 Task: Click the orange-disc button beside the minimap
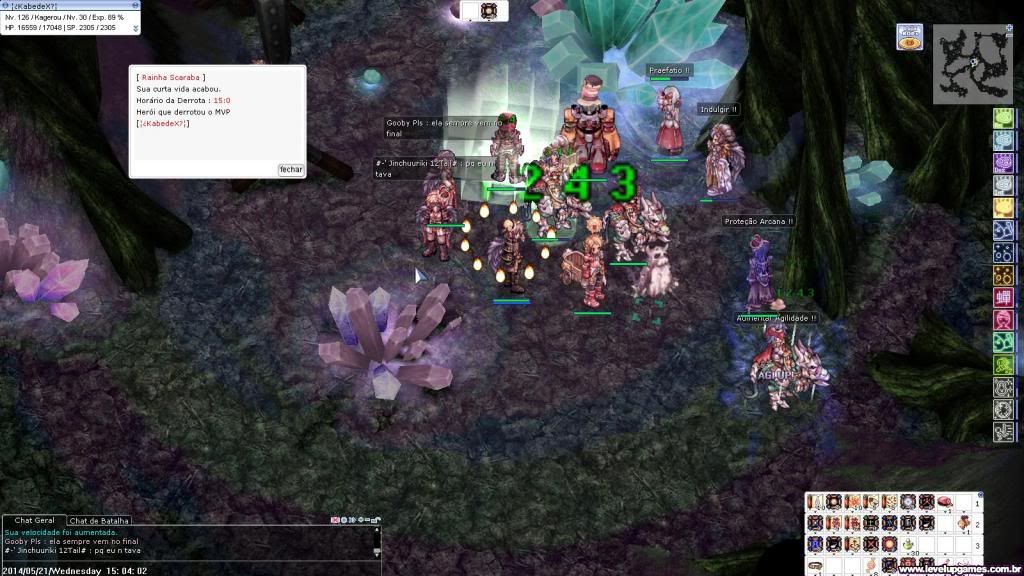911,38
